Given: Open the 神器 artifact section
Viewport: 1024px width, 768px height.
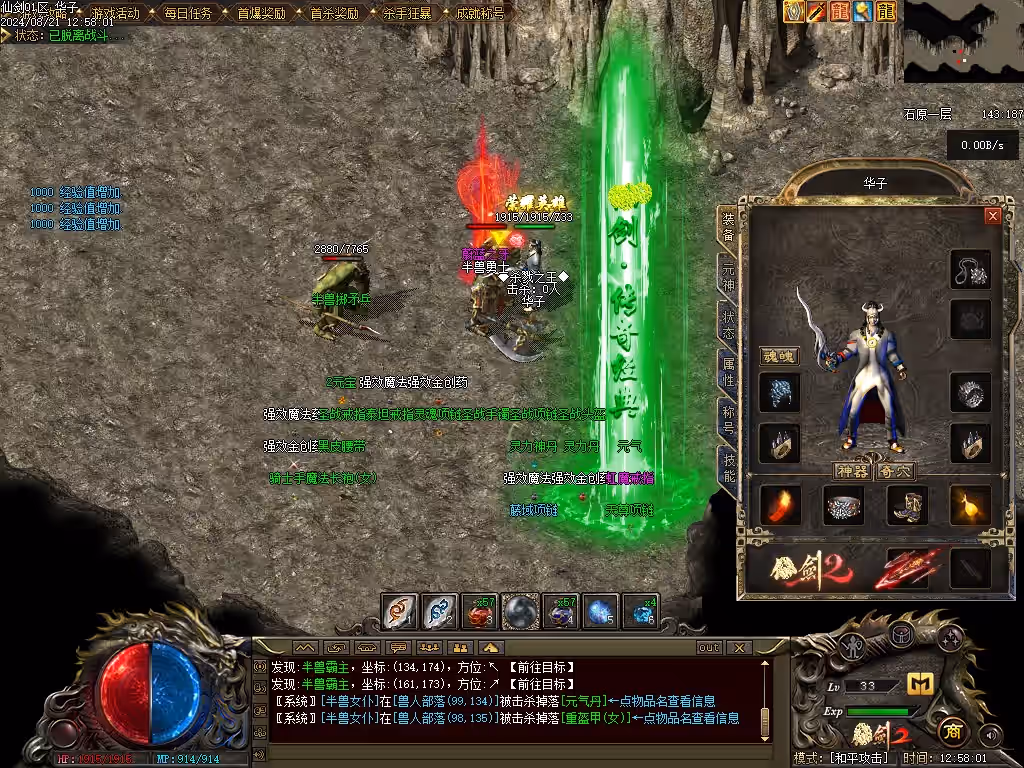Looking at the screenshot, I should (852, 471).
